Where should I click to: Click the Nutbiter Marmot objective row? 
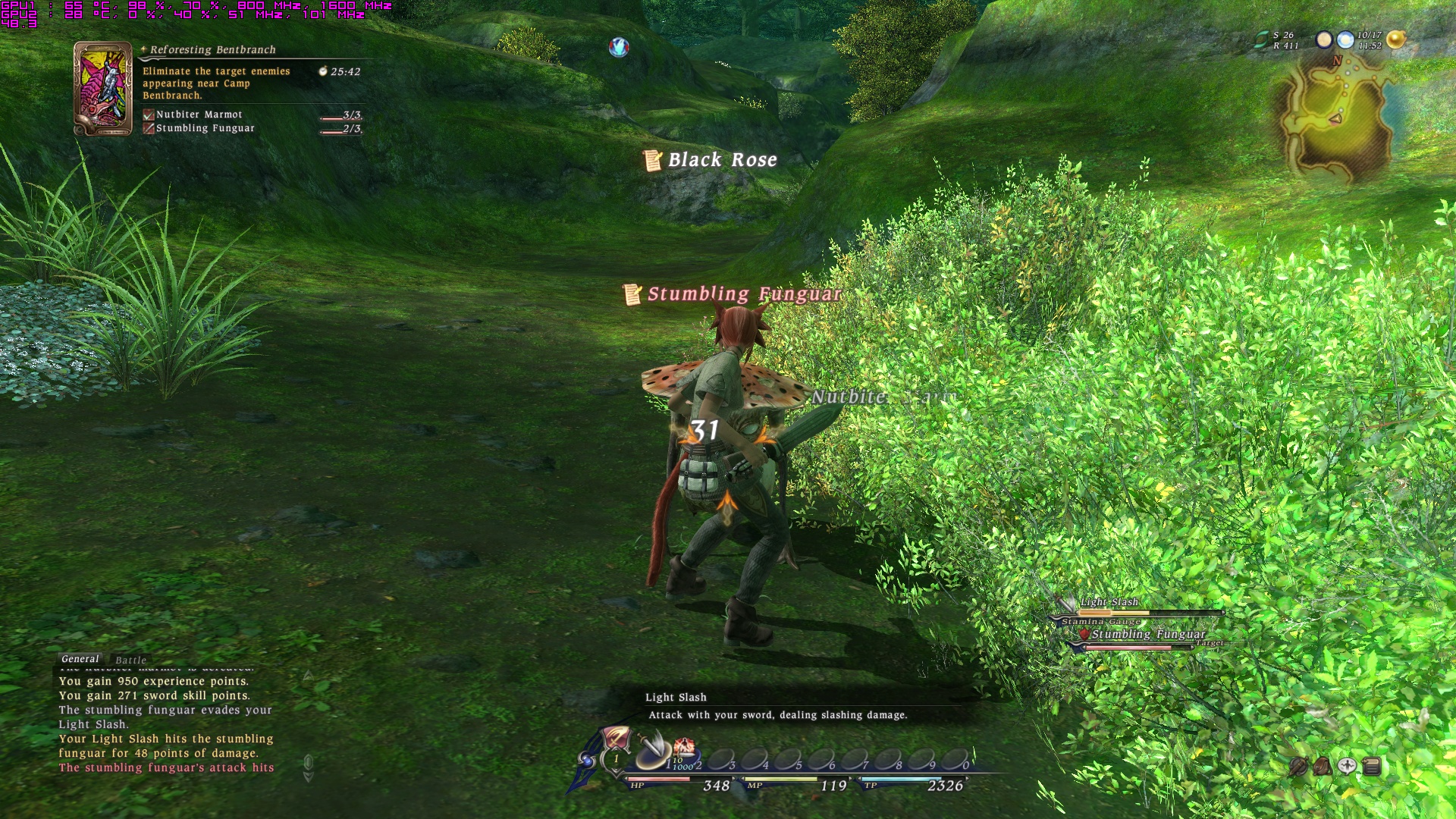tap(199, 115)
